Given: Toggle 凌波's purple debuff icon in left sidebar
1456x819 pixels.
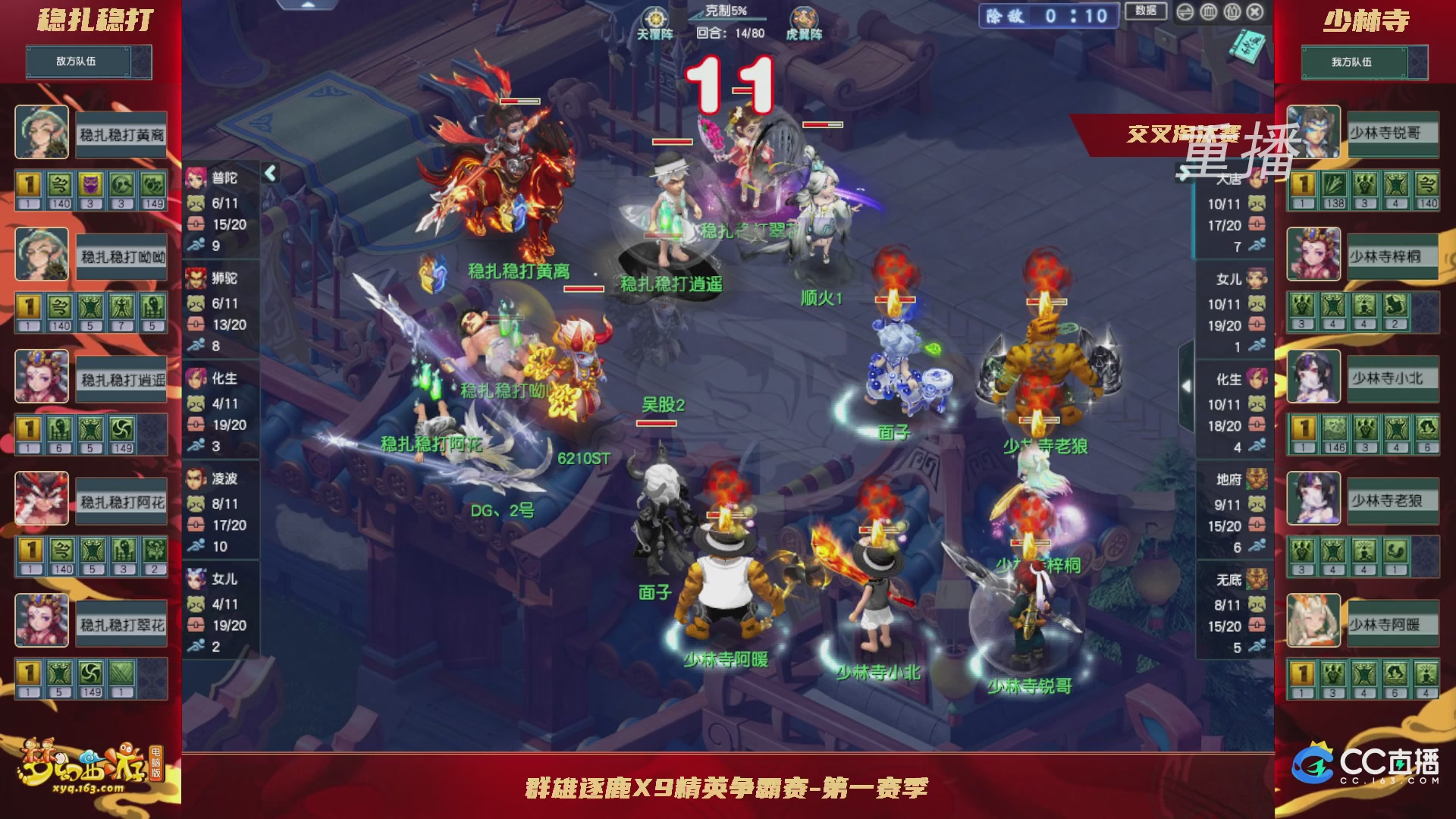Looking at the screenshot, I should (x=92, y=184).
